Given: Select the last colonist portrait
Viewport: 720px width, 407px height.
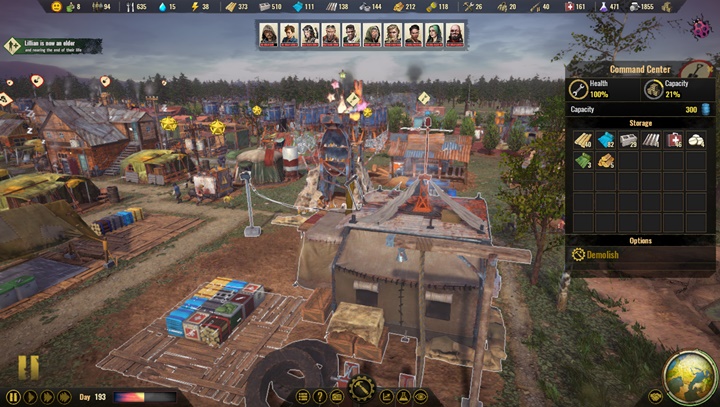Looking at the screenshot, I should 454,34.
